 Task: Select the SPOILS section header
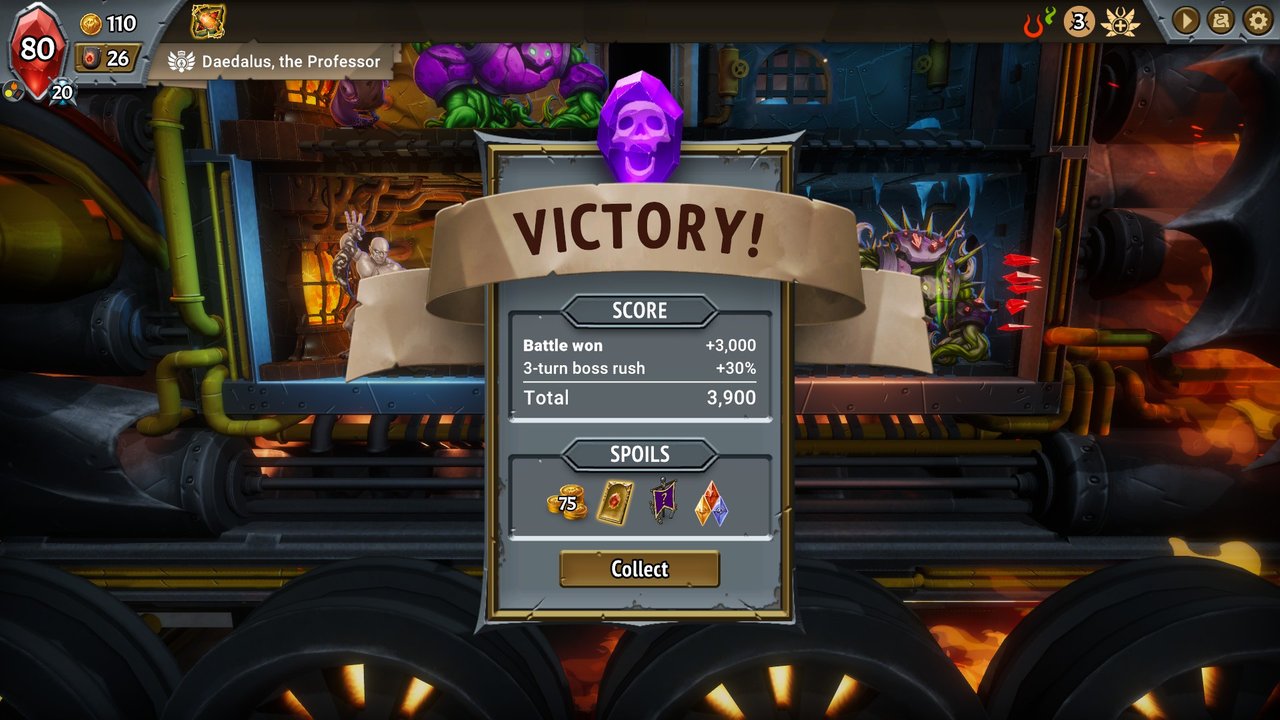coord(640,455)
